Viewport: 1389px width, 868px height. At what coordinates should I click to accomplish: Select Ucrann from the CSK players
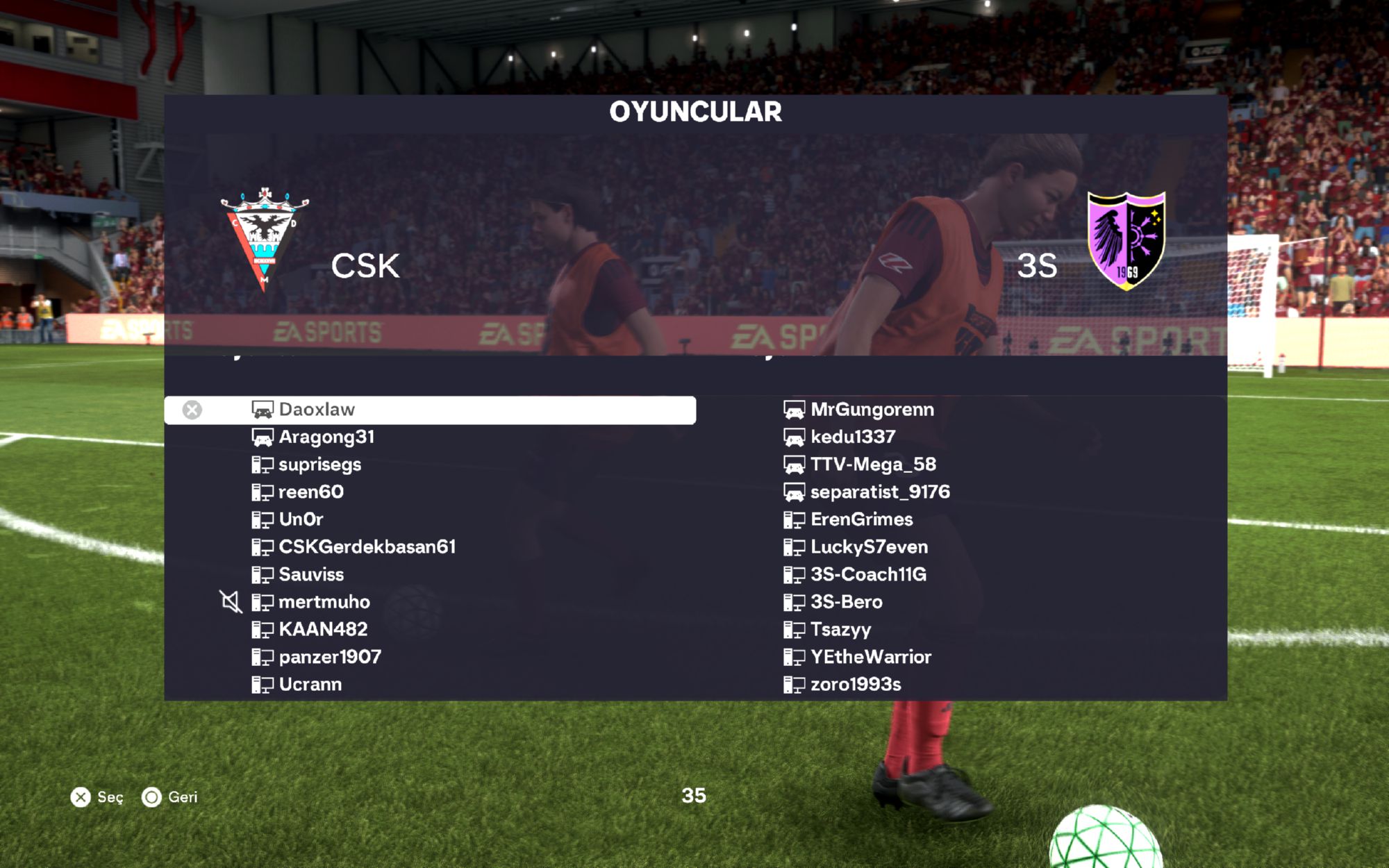[310, 685]
